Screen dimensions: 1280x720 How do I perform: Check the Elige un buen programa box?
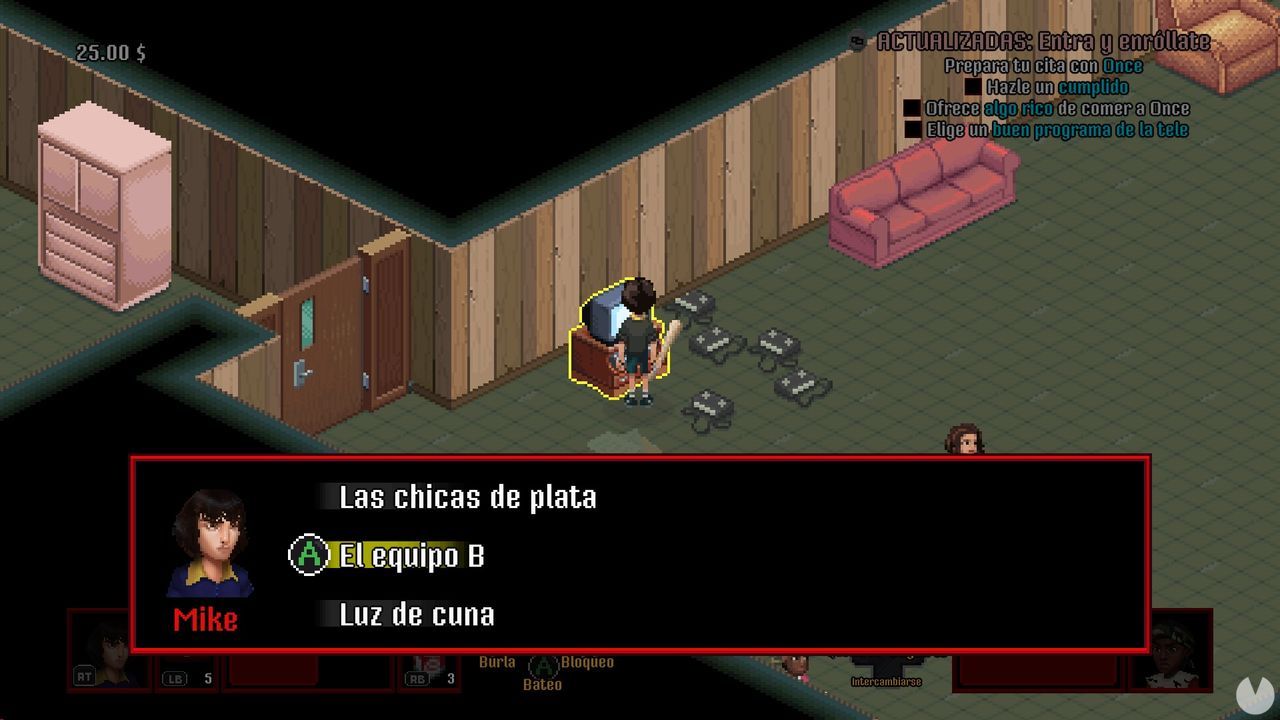(x=915, y=129)
